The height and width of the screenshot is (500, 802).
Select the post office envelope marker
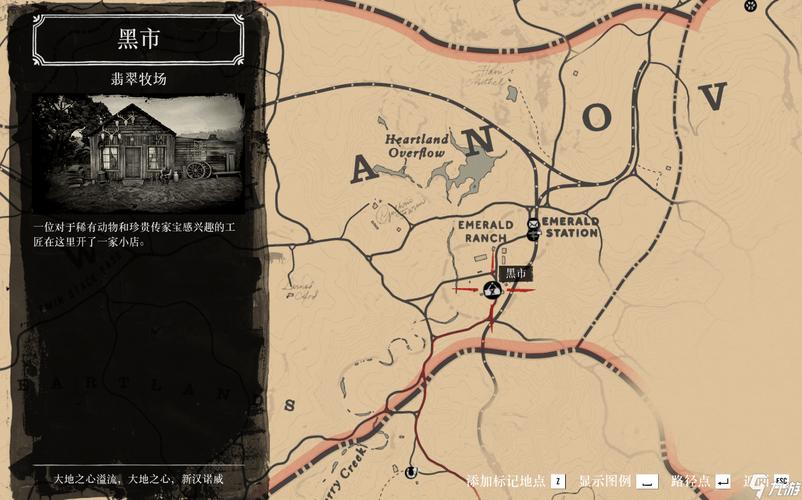534,221
